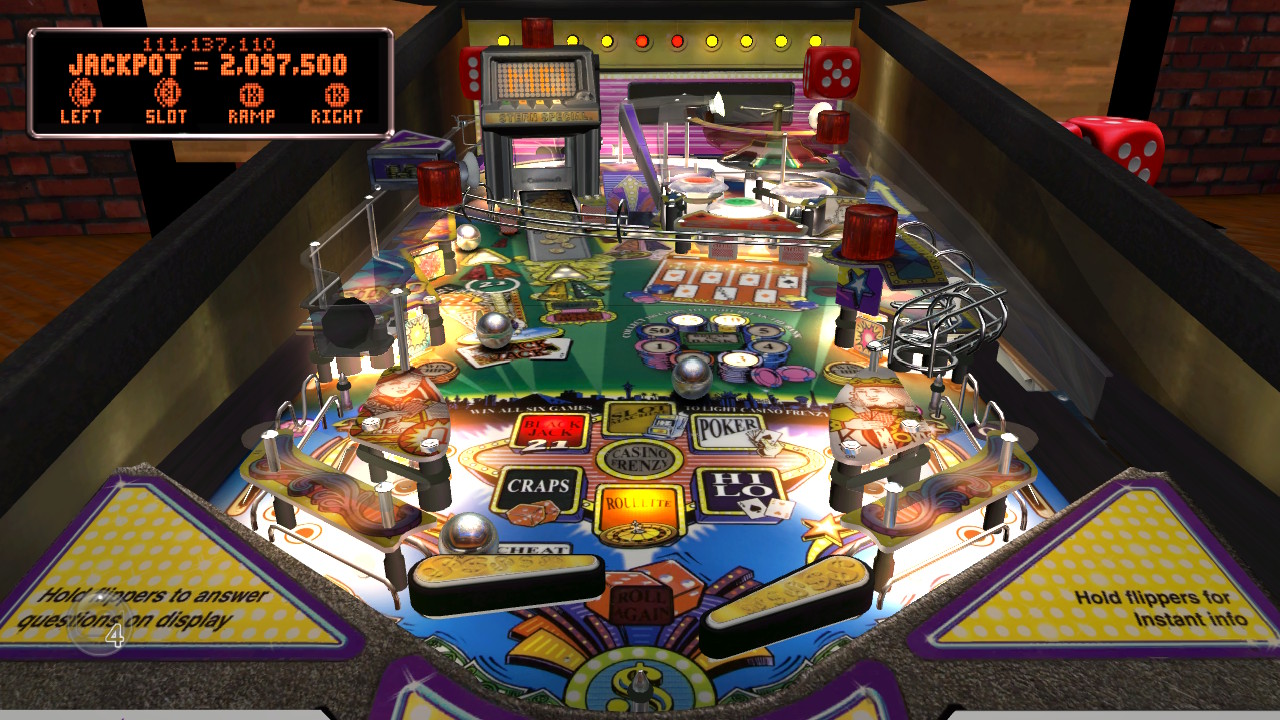Select the Slot Machine insert above Casino Frenzy
1280x720 pixels.
638,416
